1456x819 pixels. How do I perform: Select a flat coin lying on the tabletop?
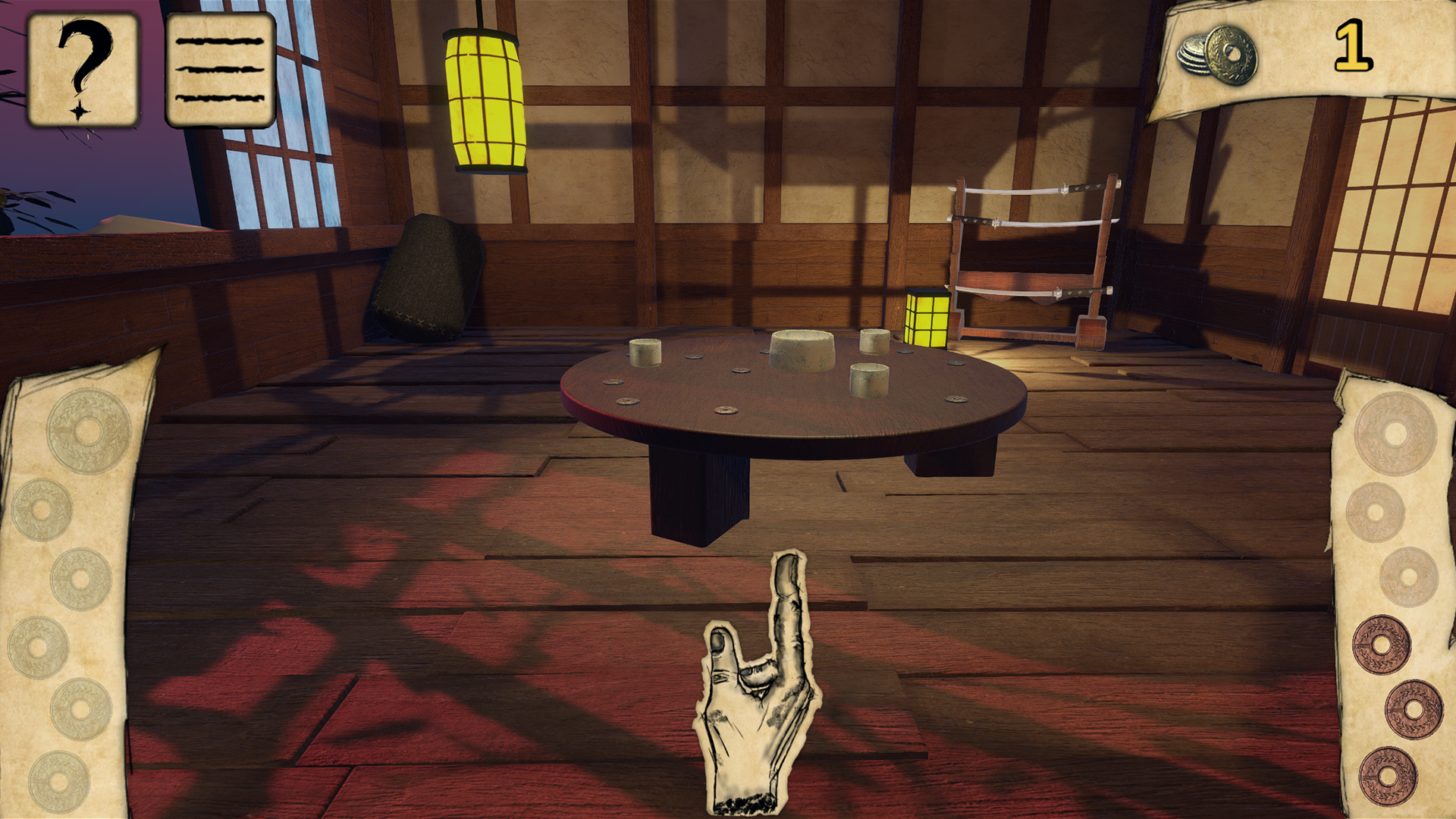pos(726,410)
